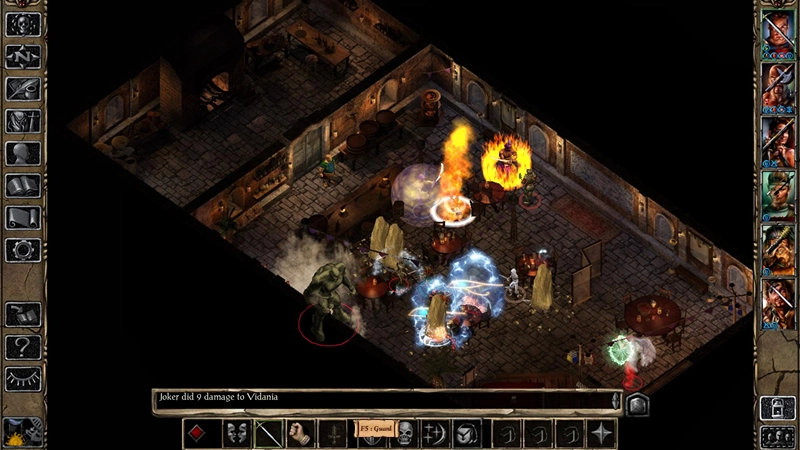This screenshot has width=800, height=450.
Task: Toggle the eye button on the left sidebar
Action: 23,378
